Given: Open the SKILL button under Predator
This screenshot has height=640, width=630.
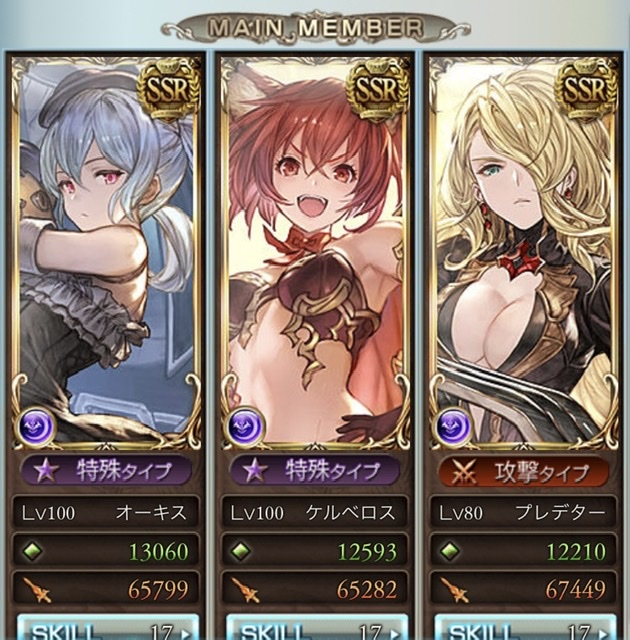Looking at the screenshot, I should click(523, 628).
